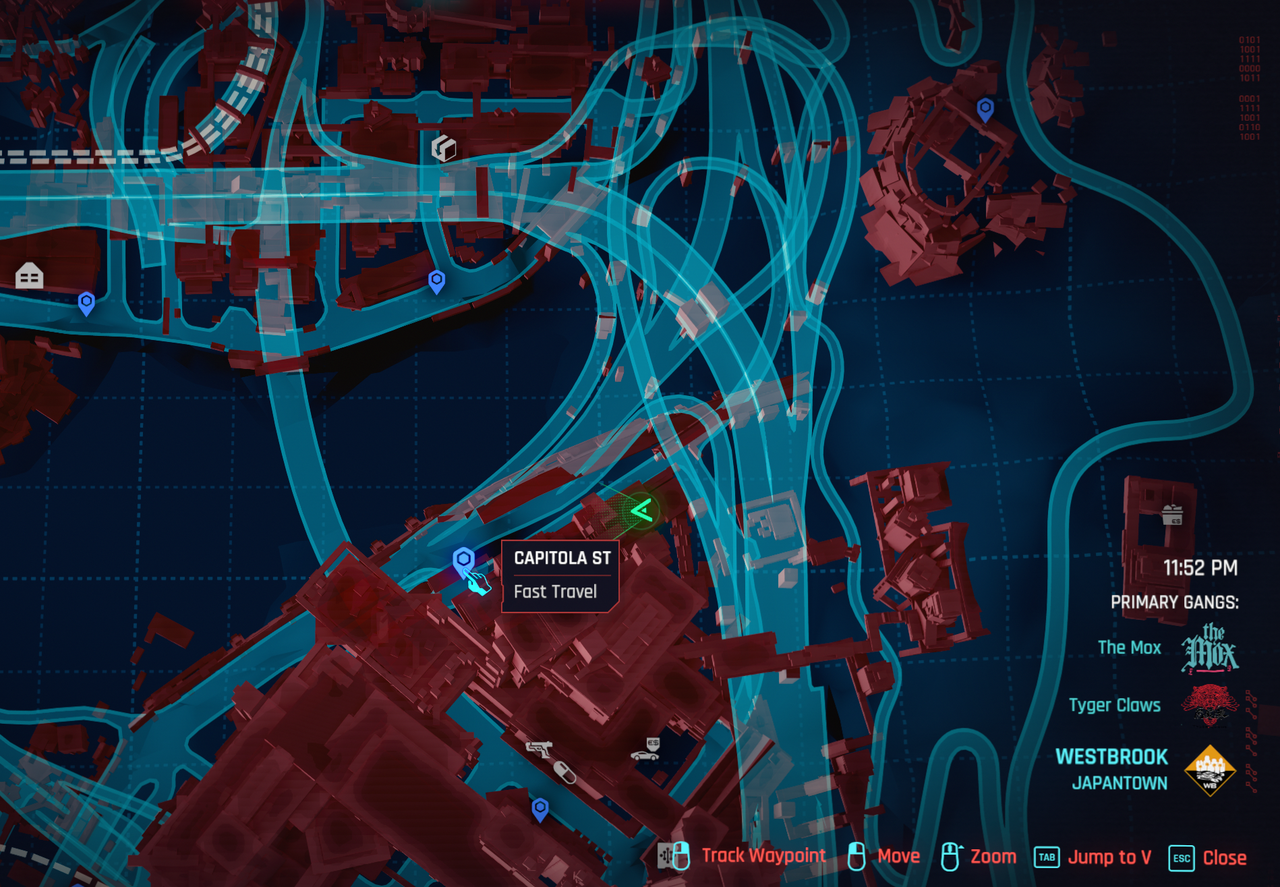Click The Mox gang logo
This screenshot has width=1280, height=887.
(x=1210, y=648)
